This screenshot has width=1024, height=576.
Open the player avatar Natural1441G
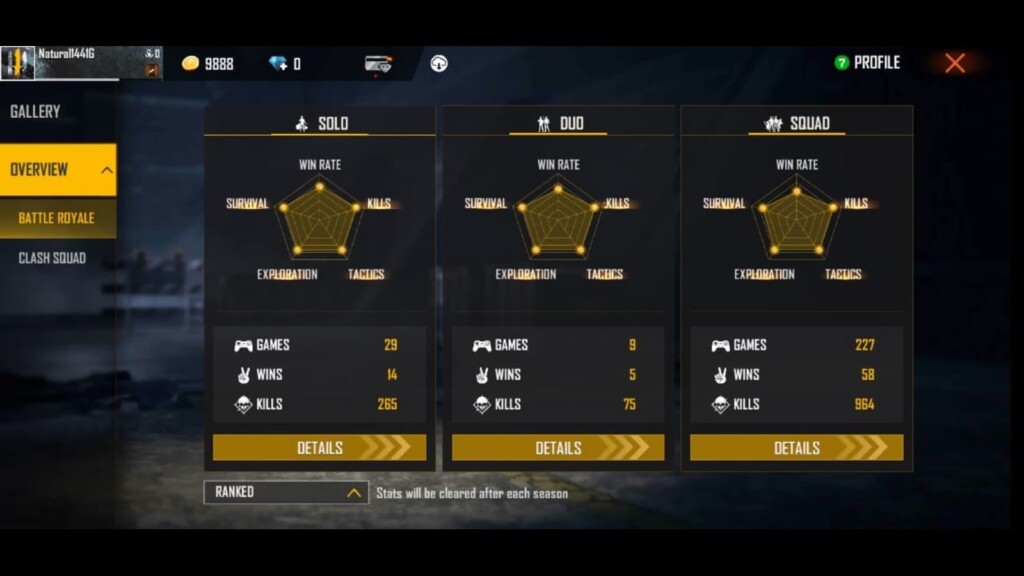18,63
